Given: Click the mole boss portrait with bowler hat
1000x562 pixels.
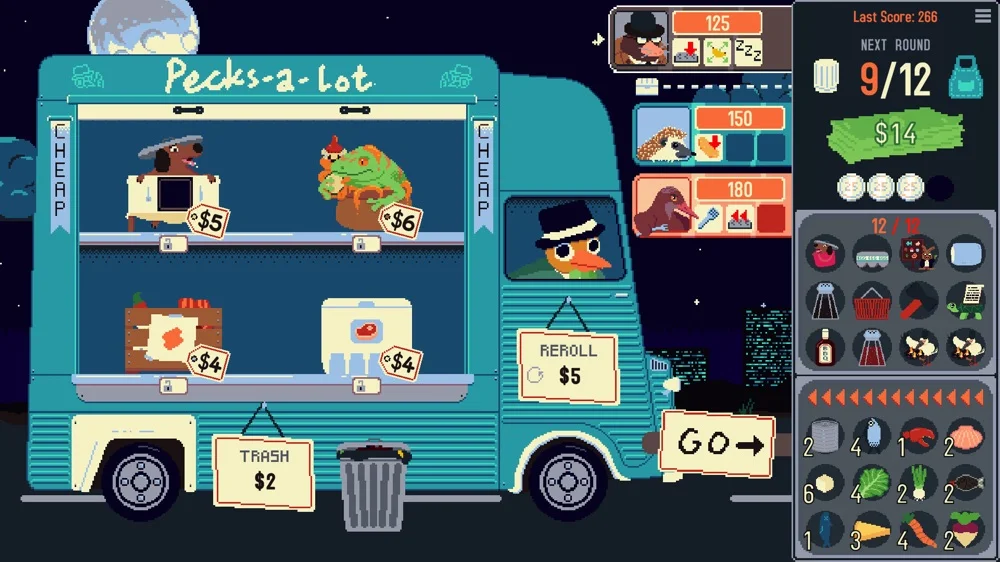Looking at the screenshot, I should [641, 39].
